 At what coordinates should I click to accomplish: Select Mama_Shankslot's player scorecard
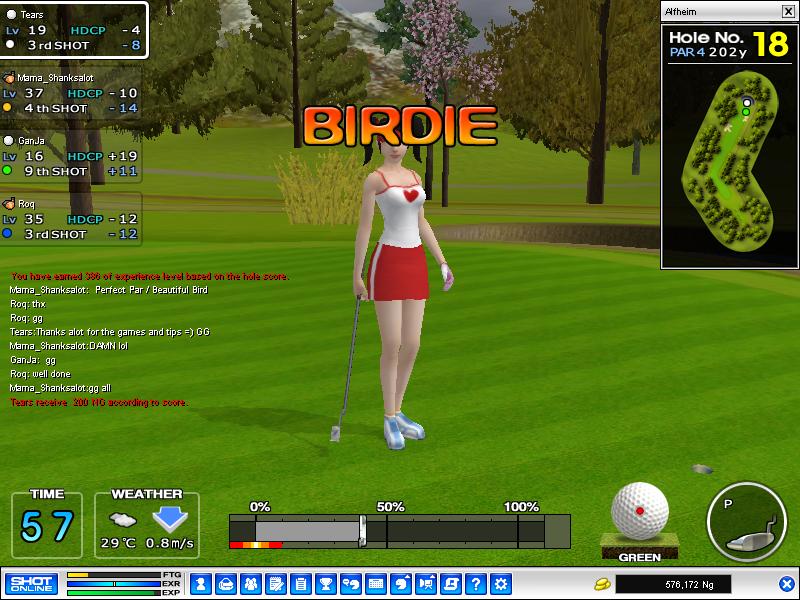71,93
